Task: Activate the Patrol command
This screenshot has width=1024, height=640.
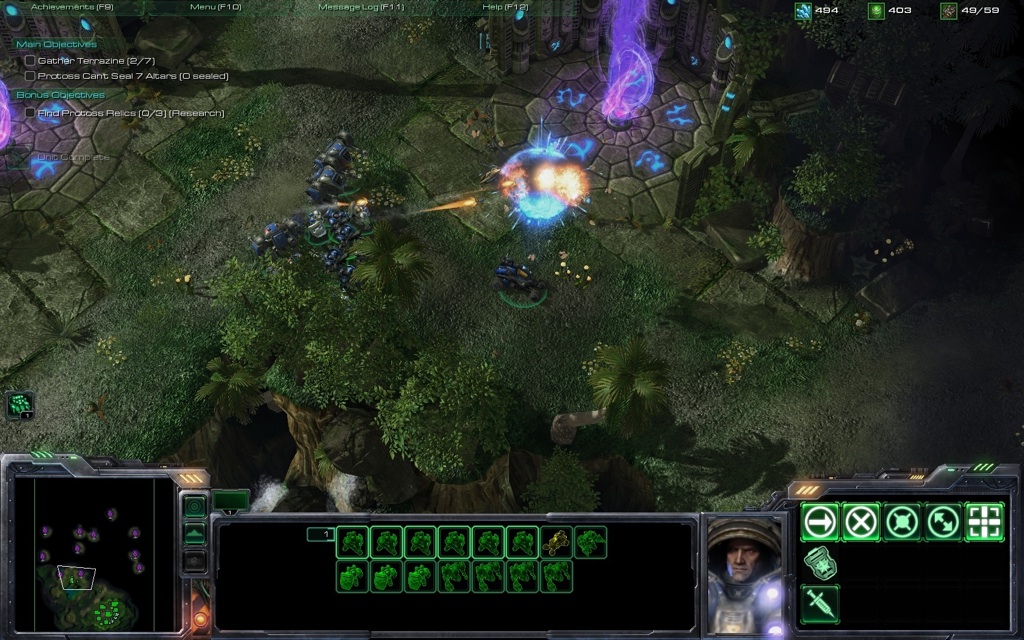Action: click(x=943, y=522)
